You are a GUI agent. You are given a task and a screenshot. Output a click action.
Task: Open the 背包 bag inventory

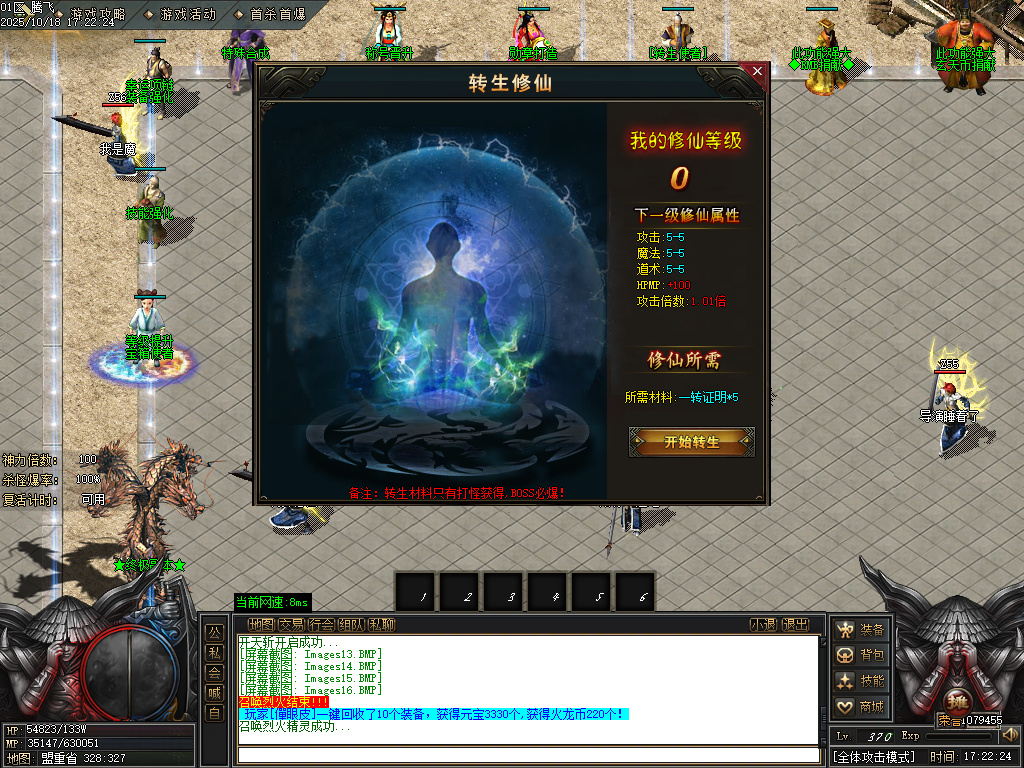click(861, 655)
